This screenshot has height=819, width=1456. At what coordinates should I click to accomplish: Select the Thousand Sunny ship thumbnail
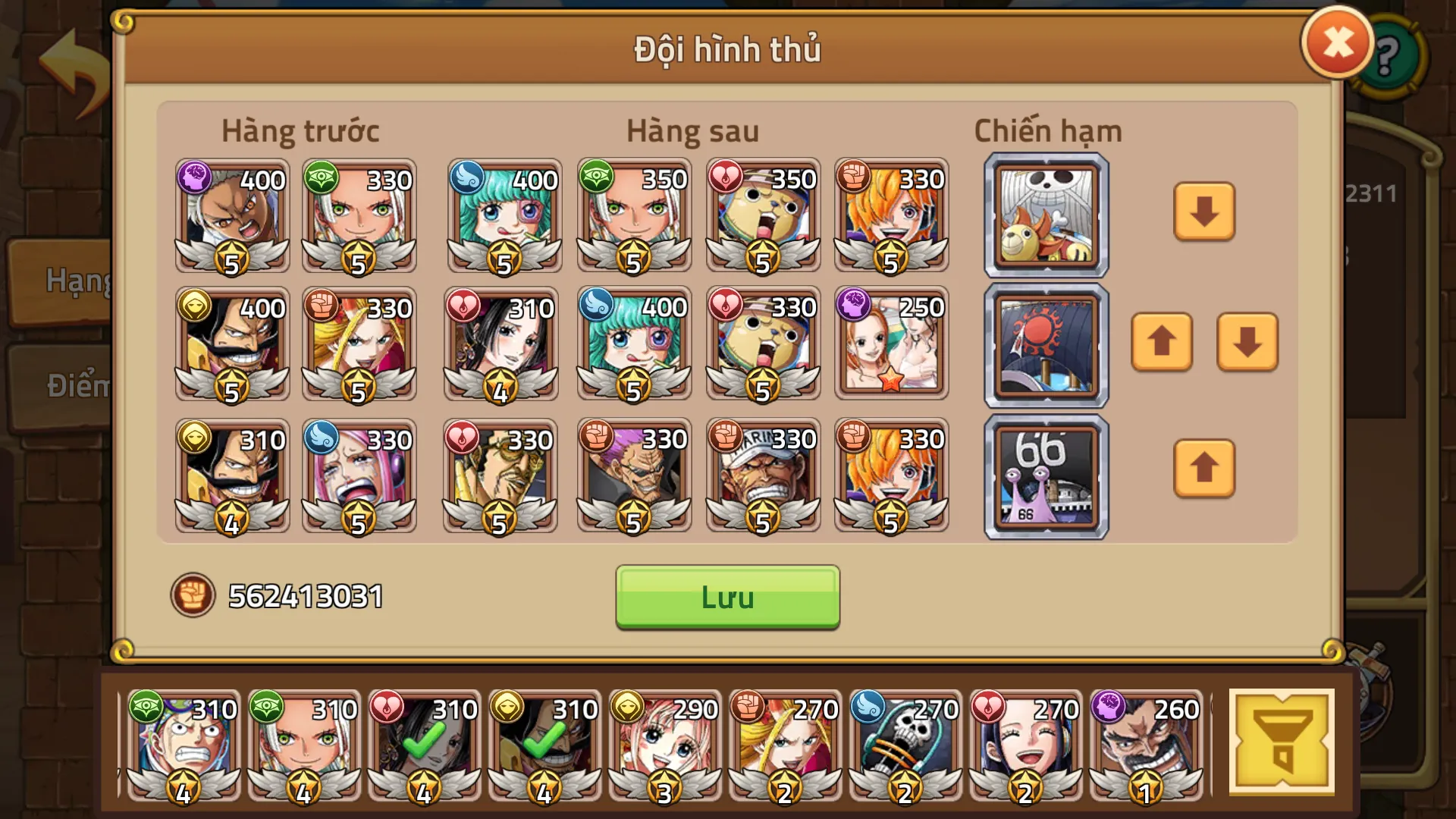(1045, 214)
